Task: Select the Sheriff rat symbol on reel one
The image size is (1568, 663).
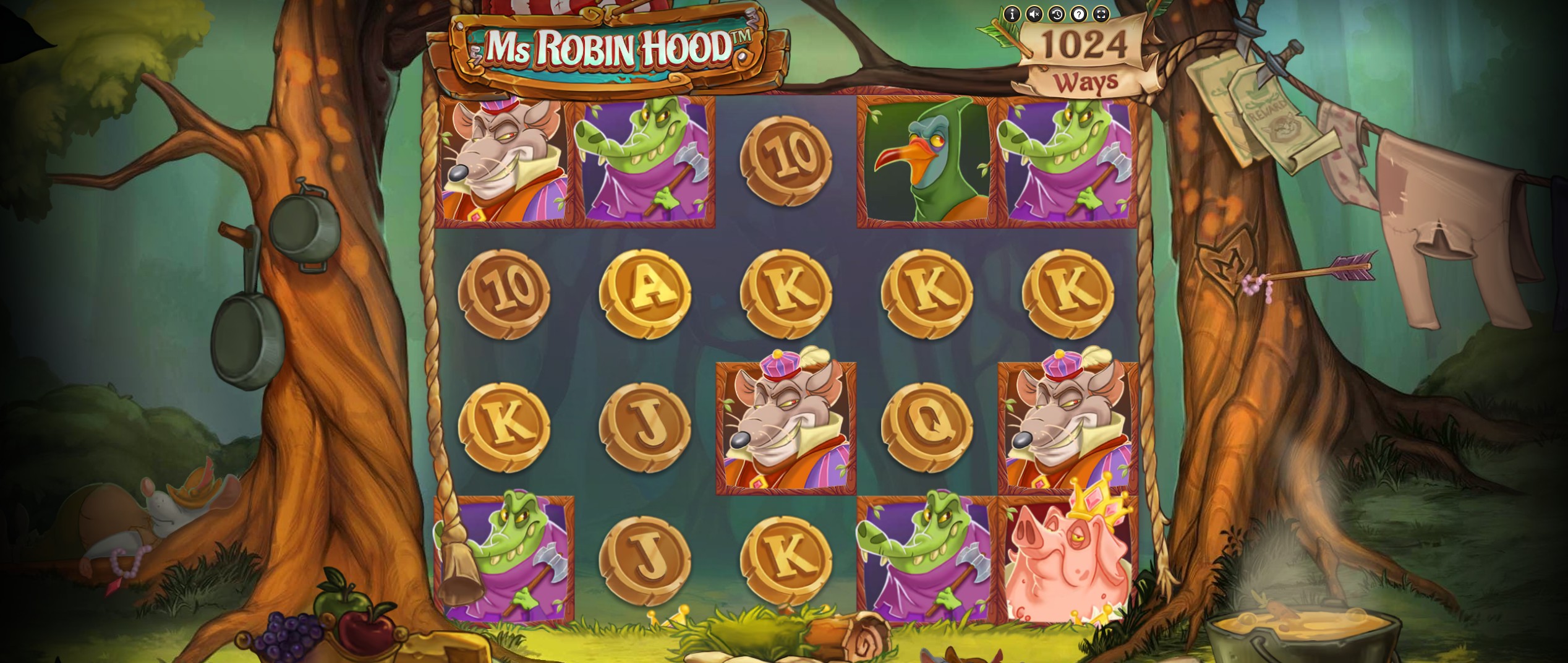Action: coord(504,161)
